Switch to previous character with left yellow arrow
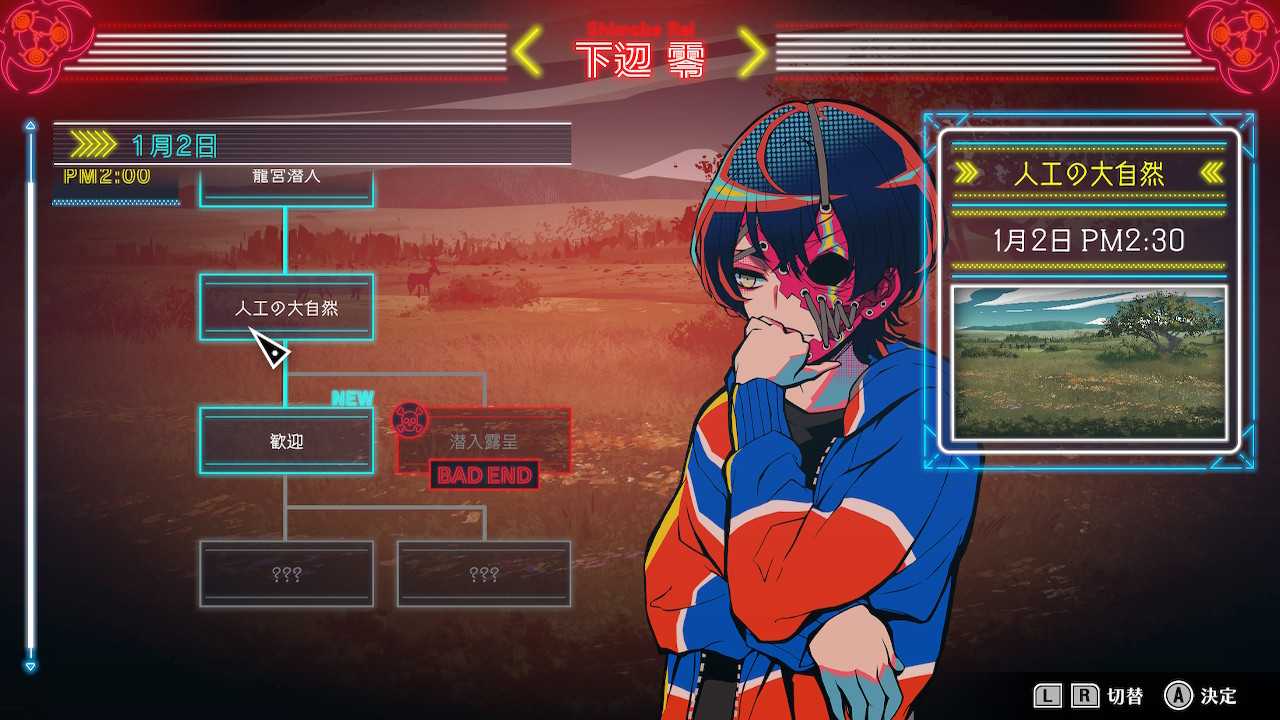The height and width of the screenshot is (720, 1280). coord(528,54)
